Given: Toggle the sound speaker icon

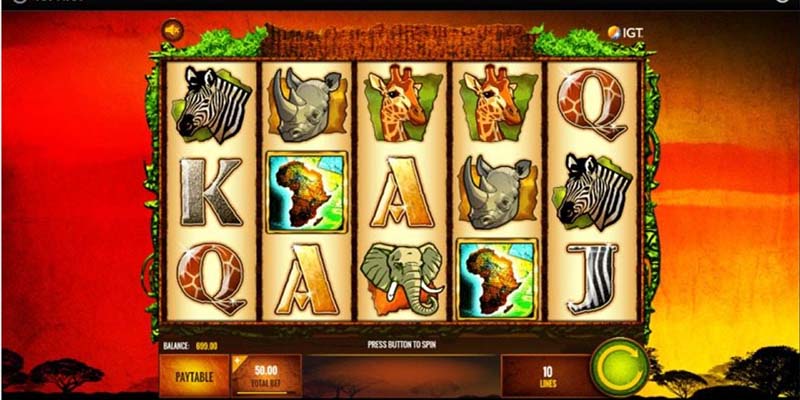Looking at the screenshot, I should point(171,33).
